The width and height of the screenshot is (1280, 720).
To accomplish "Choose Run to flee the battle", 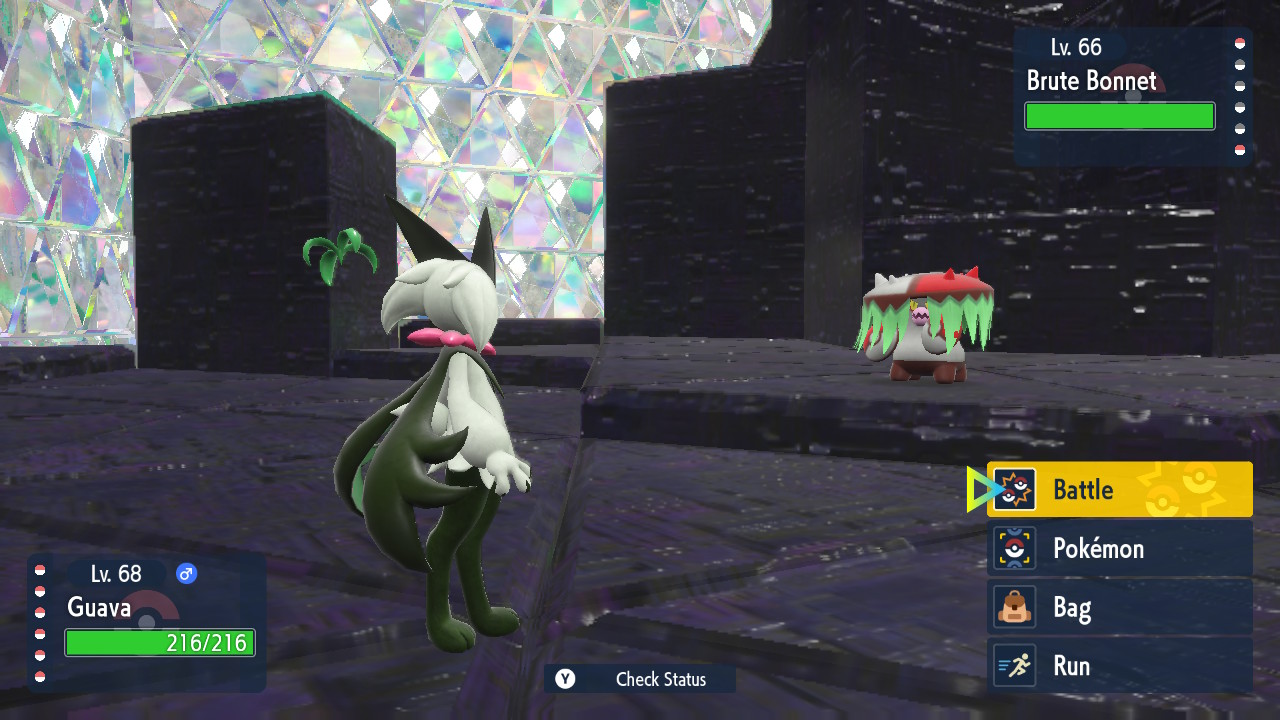I will 1119,666.
